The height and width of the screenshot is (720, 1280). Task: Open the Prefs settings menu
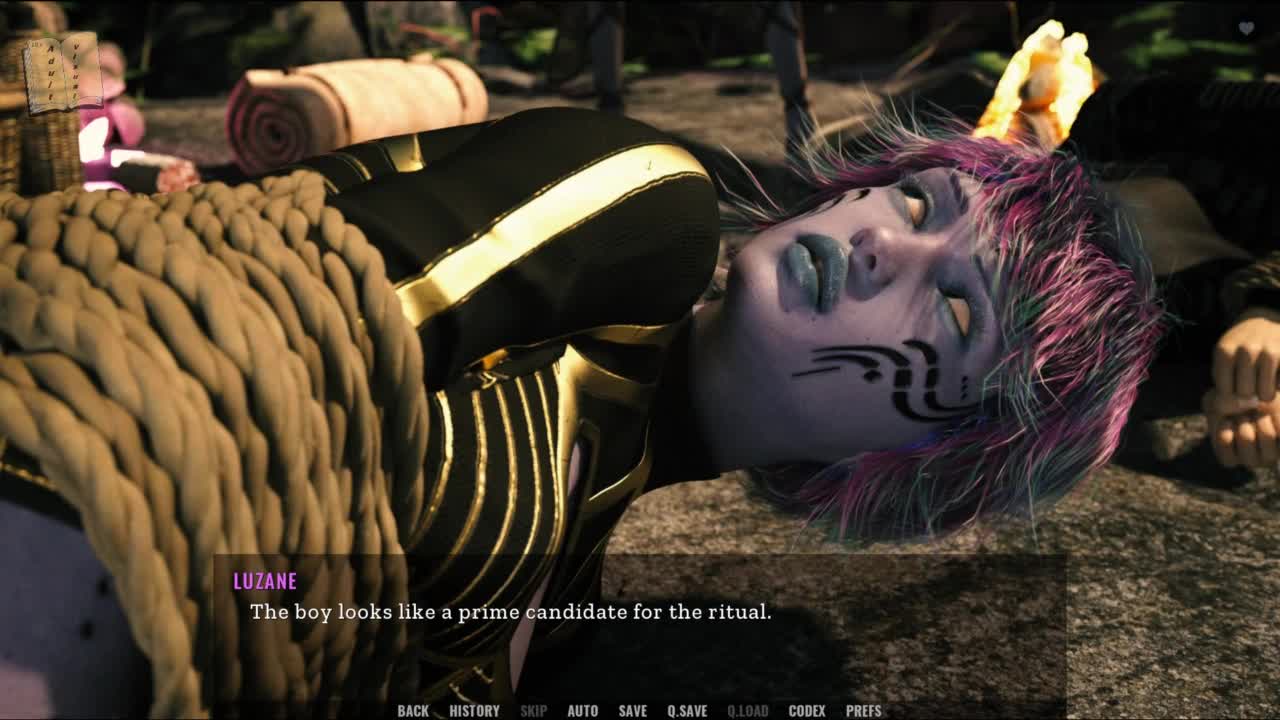click(863, 711)
